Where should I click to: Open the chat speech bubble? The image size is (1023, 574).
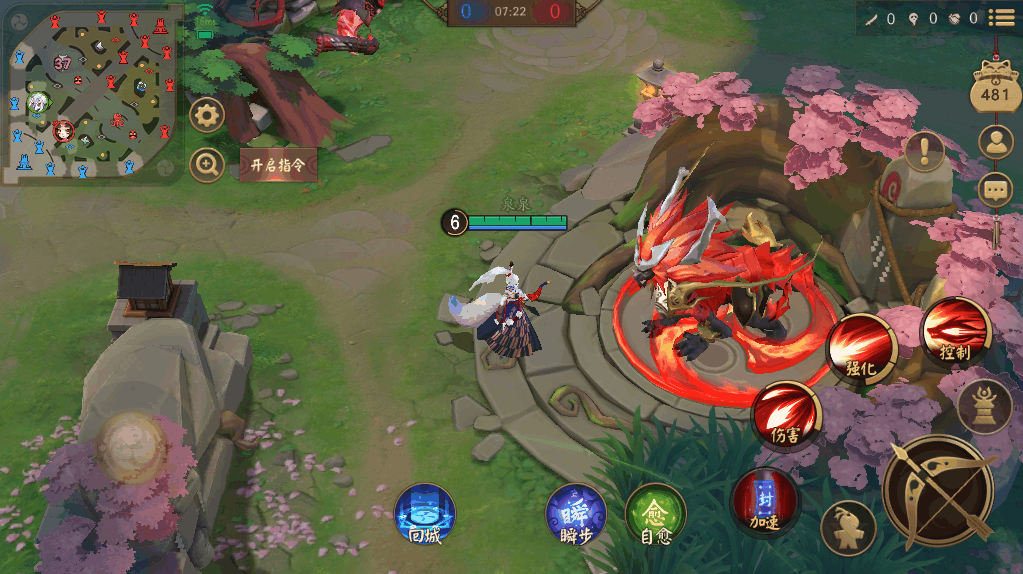coord(995,188)
